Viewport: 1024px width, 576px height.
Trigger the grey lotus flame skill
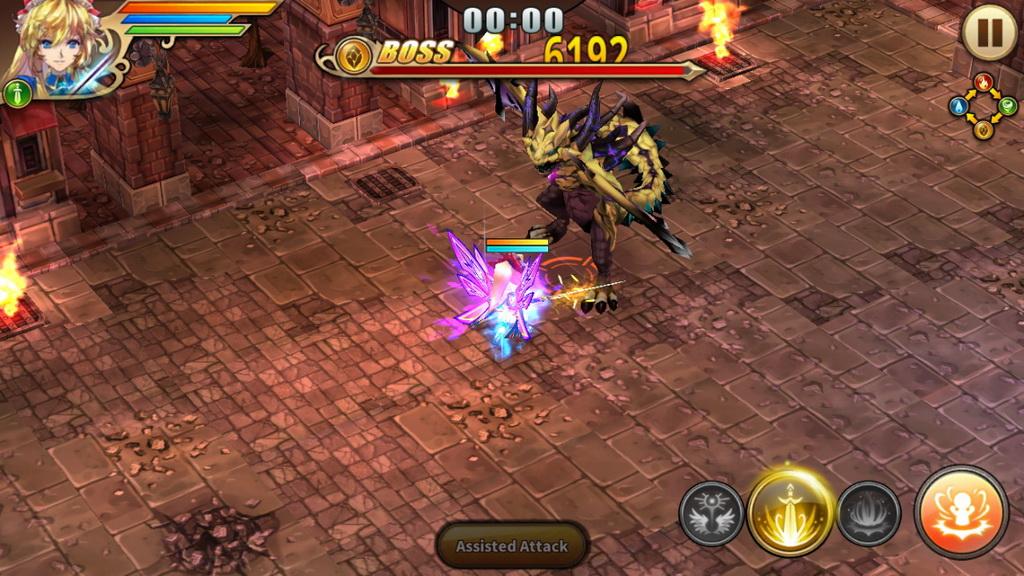[868, 514]
